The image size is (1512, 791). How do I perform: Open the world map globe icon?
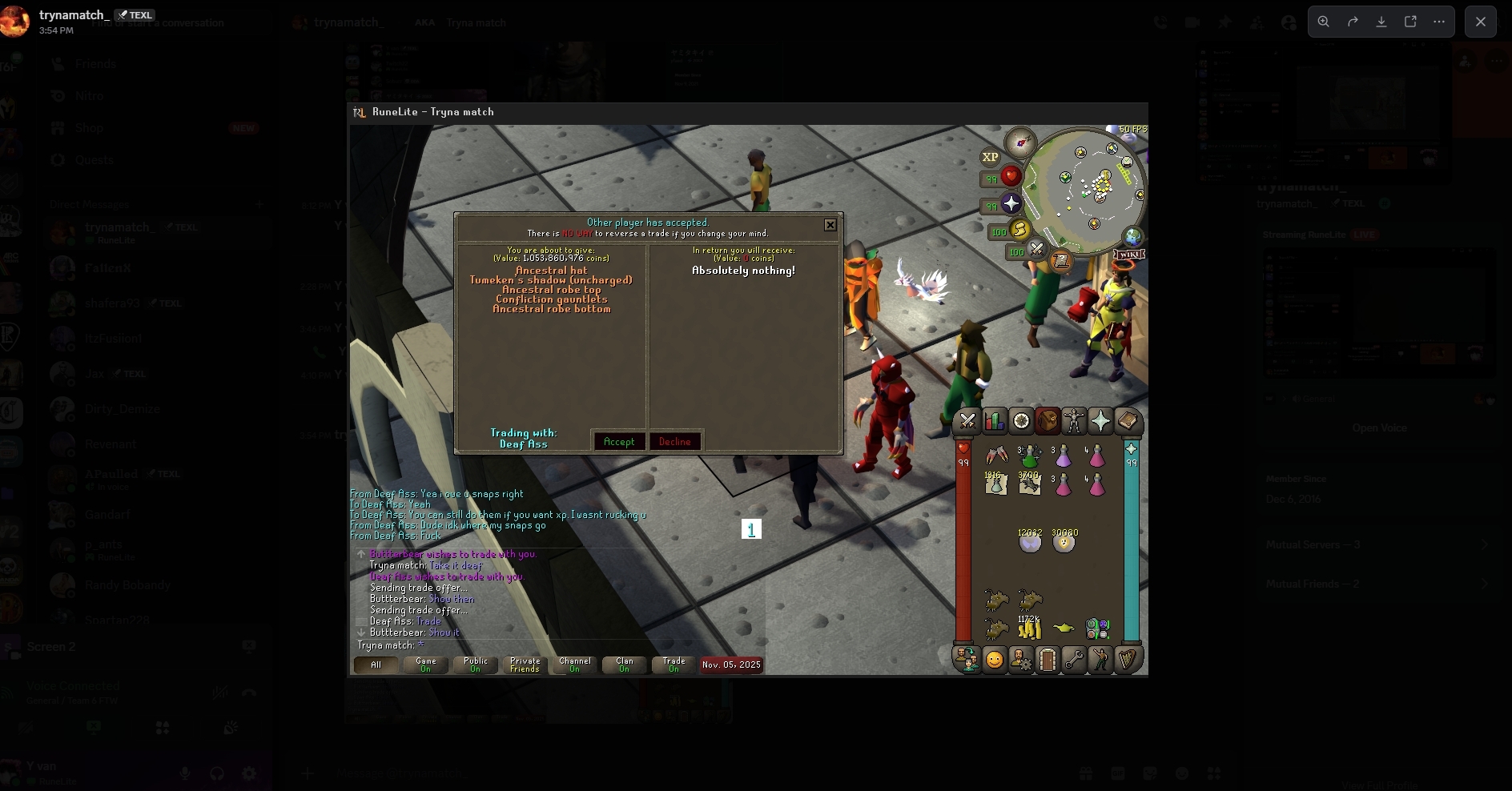pyautogui.click(x=1133, y=236)
